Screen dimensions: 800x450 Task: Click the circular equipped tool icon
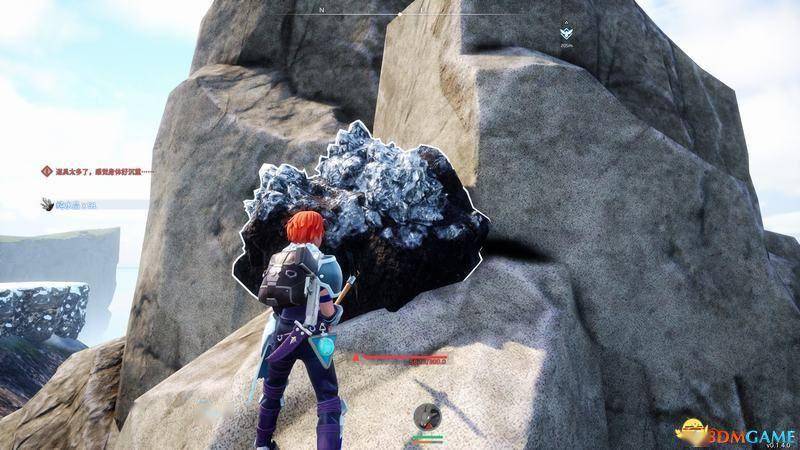427,414
